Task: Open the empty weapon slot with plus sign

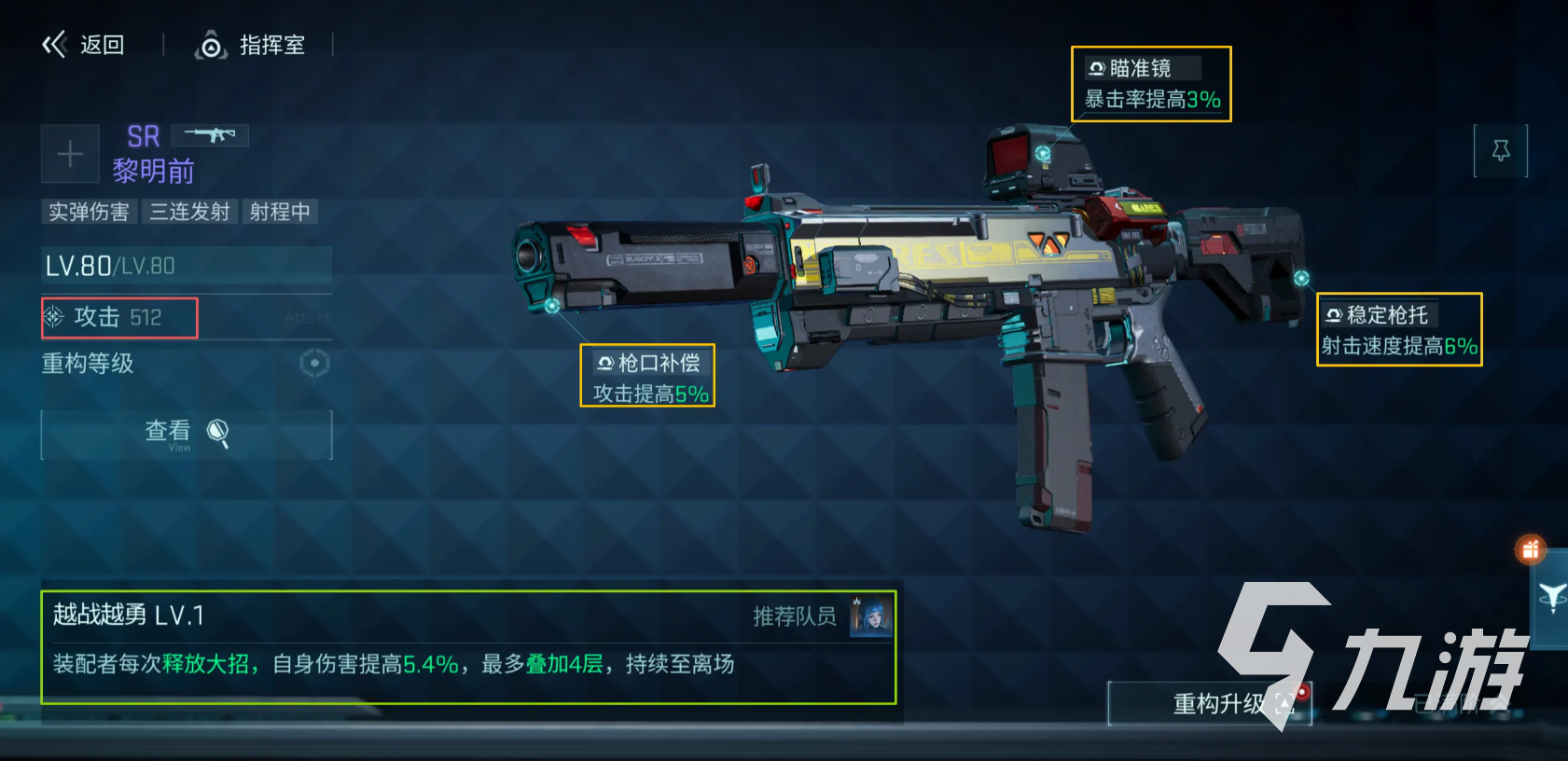Action: 69,153
